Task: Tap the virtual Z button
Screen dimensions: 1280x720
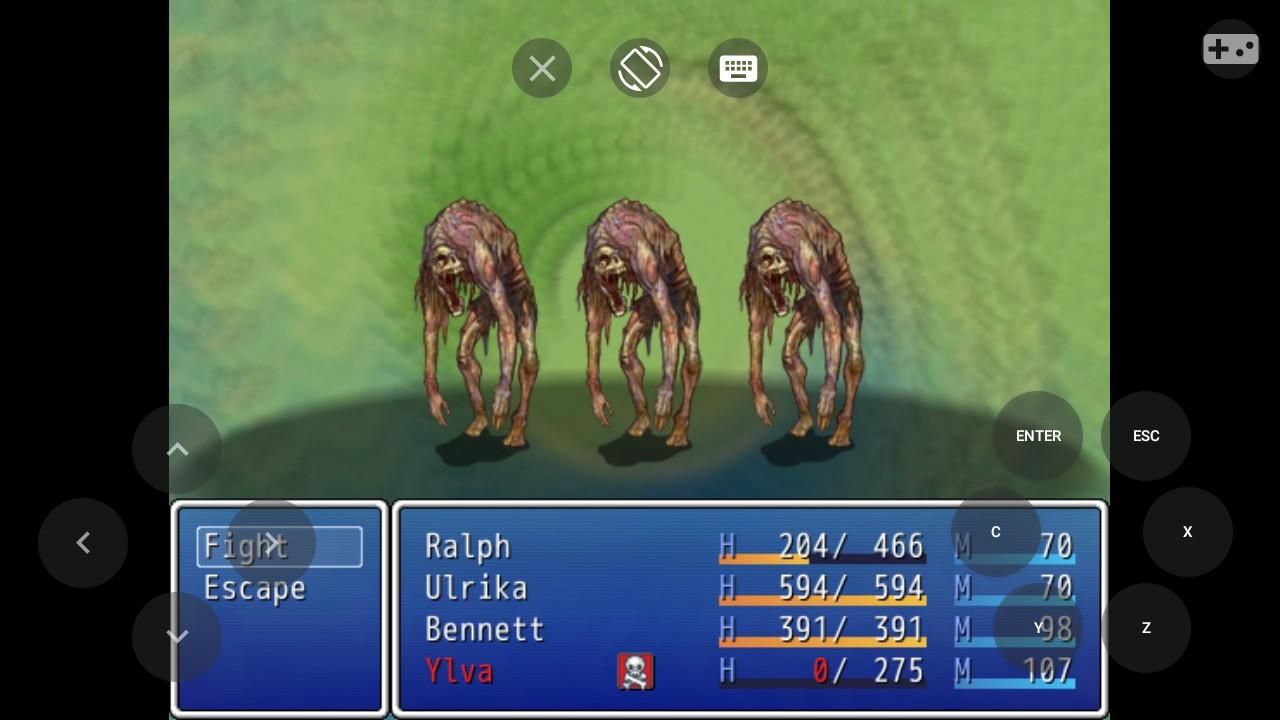Action: (1146, 628)
